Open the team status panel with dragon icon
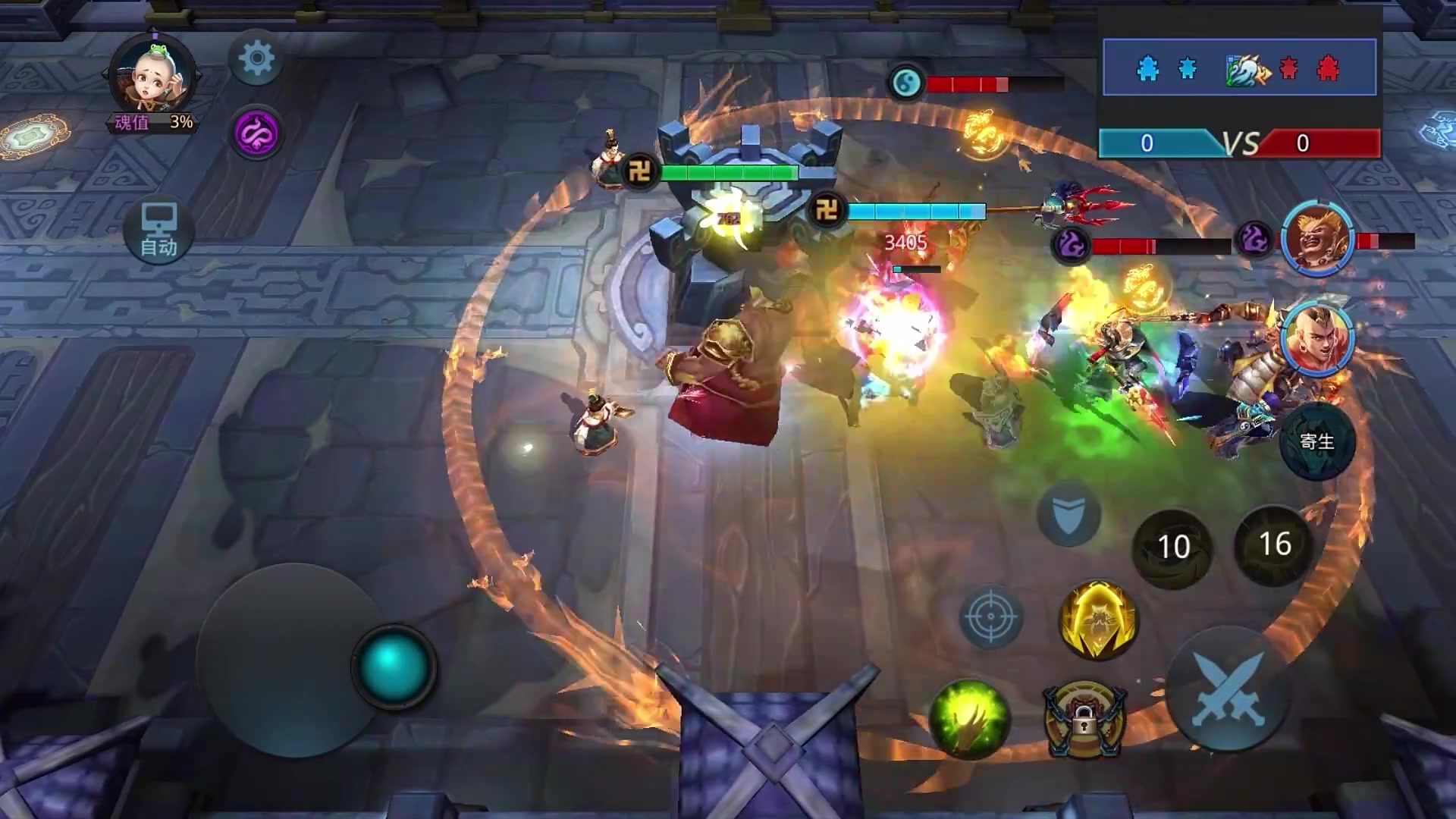Viewport: 1456px width, 819px height. 1239,68
